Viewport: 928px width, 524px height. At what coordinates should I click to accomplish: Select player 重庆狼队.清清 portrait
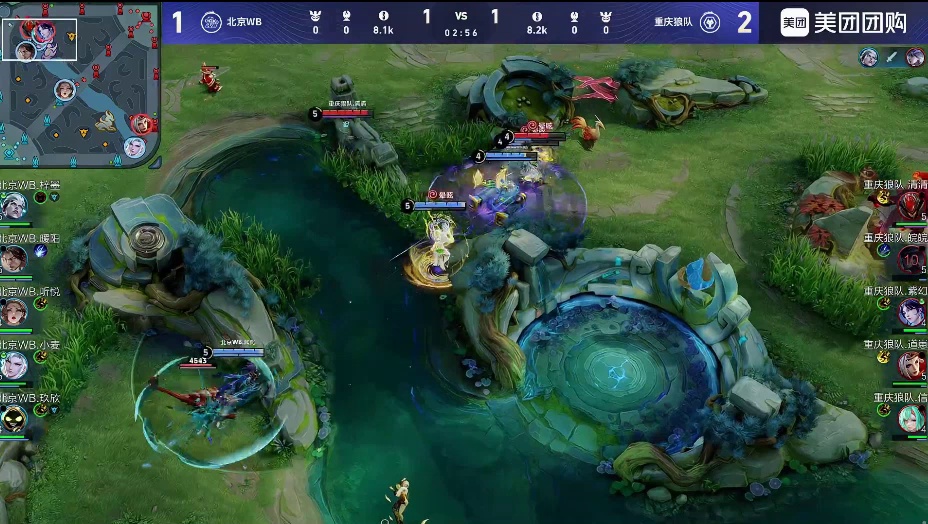[911, 206]
